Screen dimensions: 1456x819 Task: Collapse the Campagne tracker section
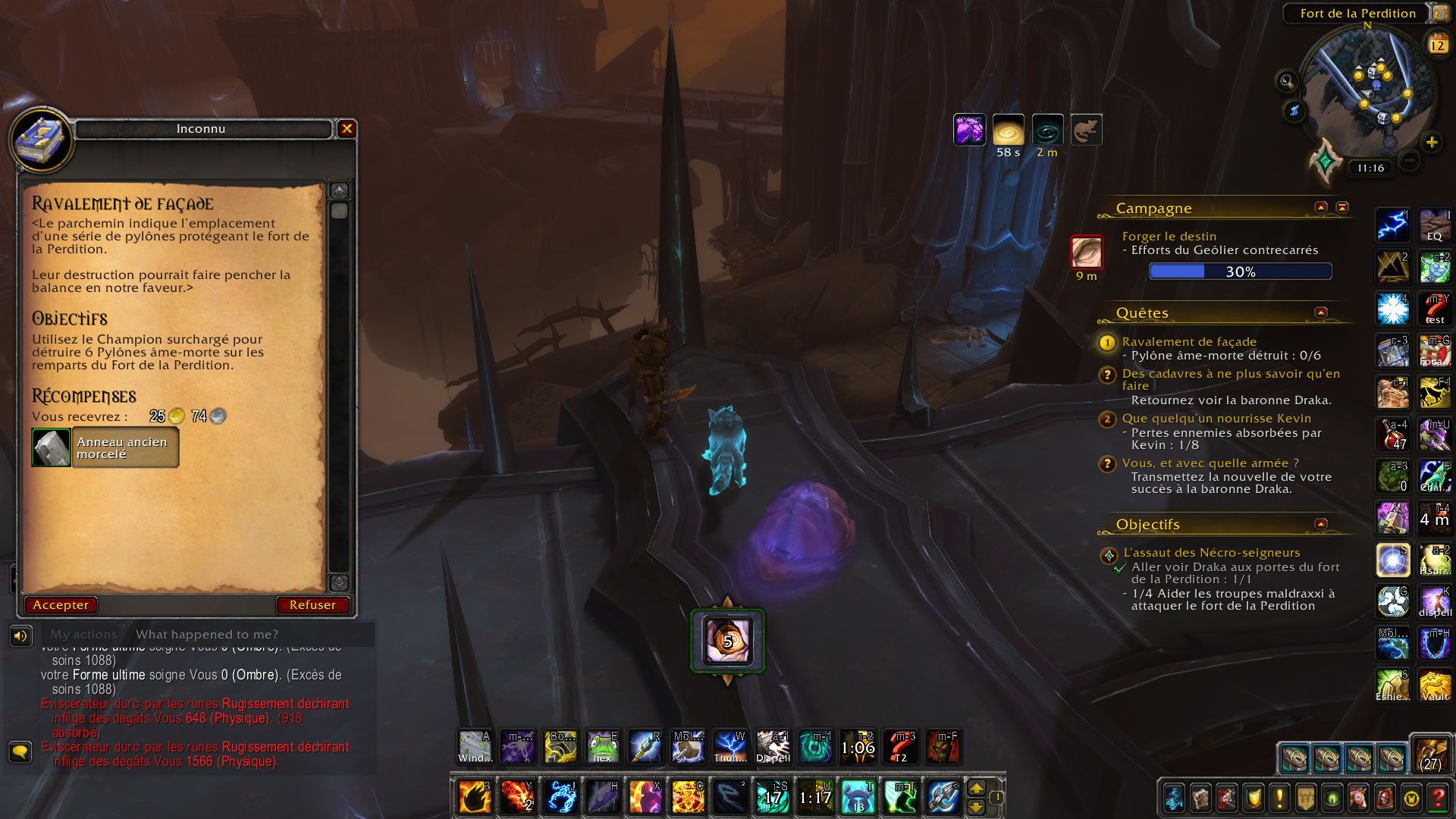(x=1319, y=206)
